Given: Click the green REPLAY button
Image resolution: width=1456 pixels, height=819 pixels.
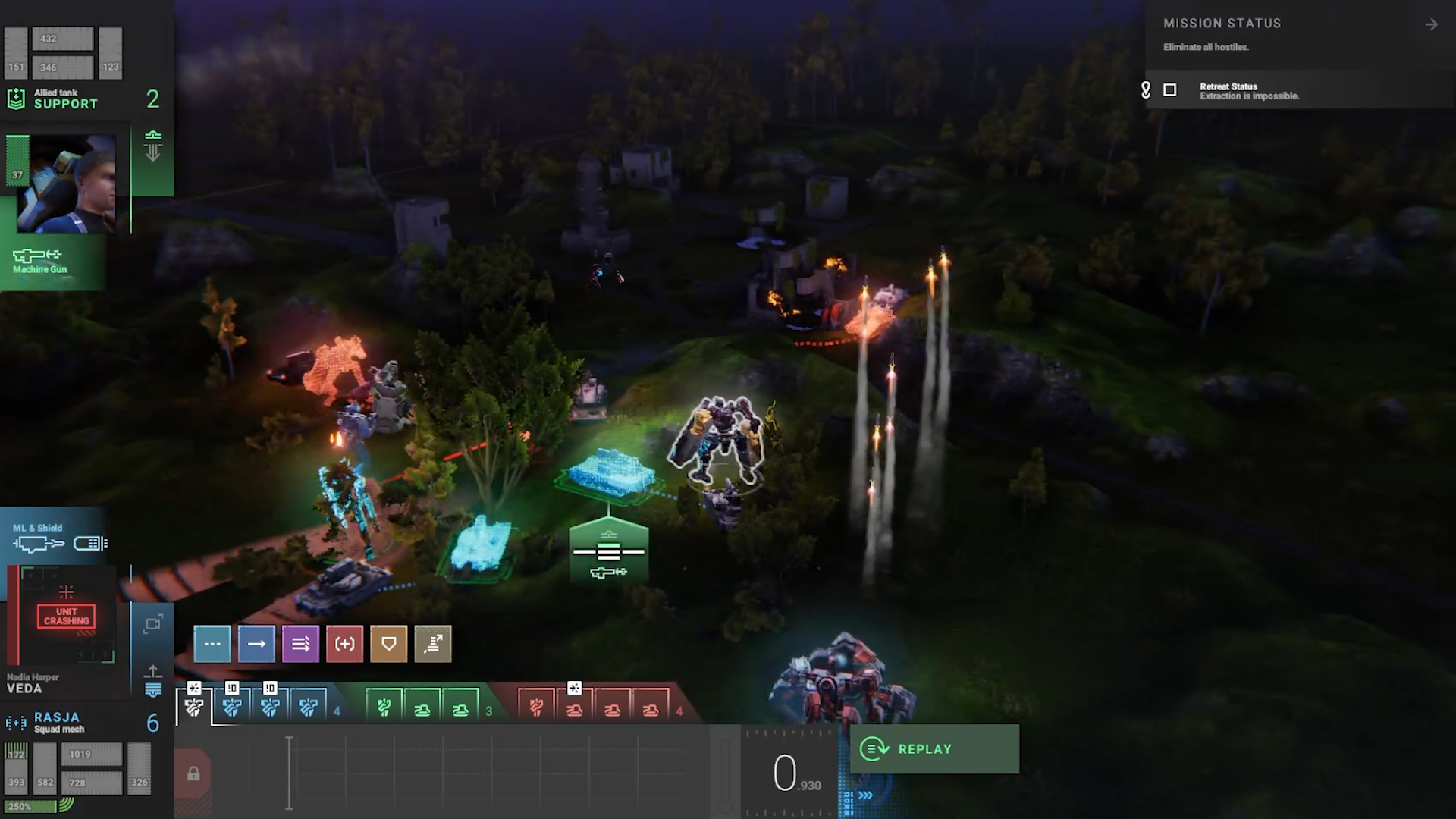Looking at the screenshot, I should (934, 749).
